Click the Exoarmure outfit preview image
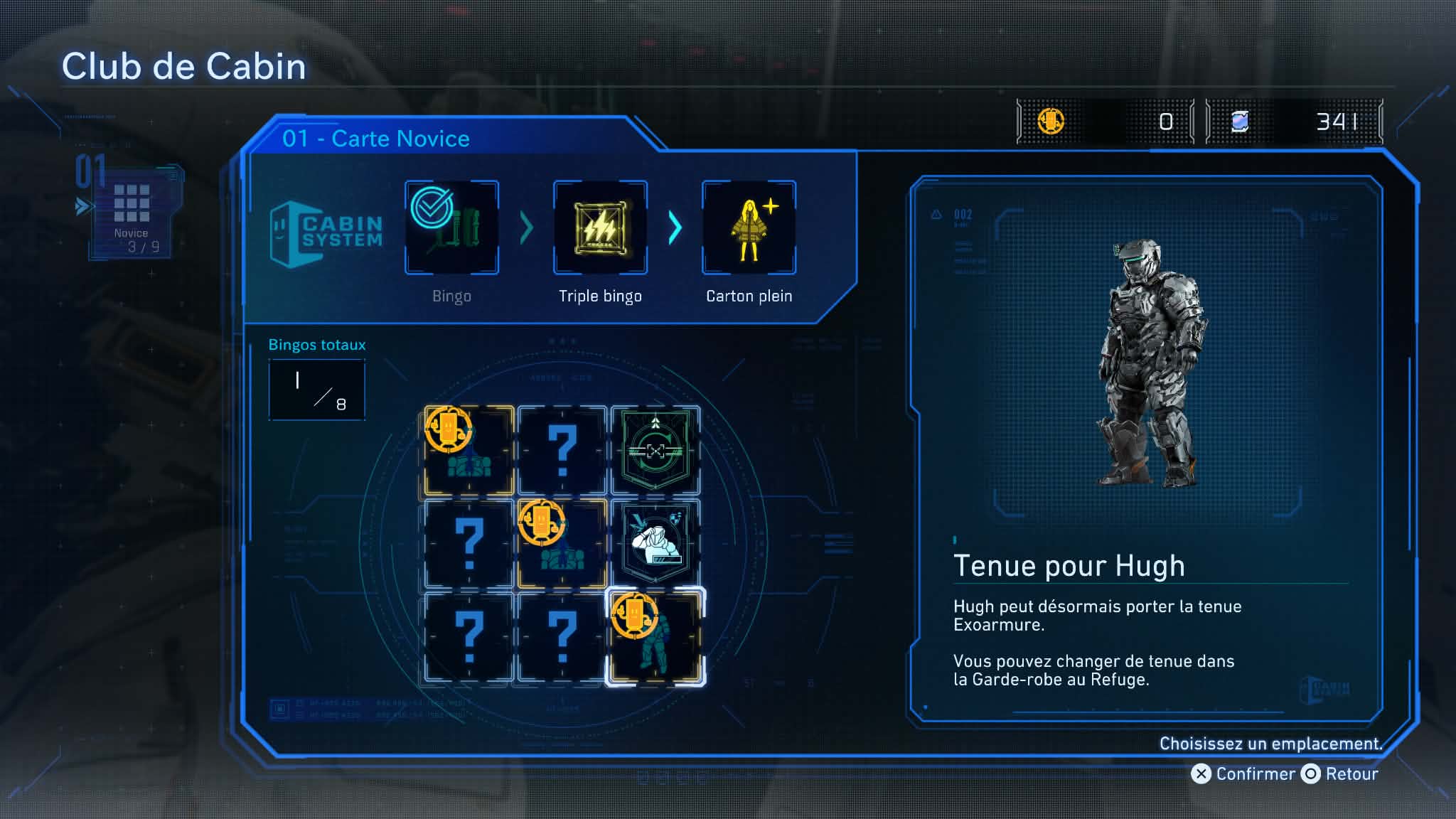This screenshot has width=1456, height=819. click(x=1147, y=363)
